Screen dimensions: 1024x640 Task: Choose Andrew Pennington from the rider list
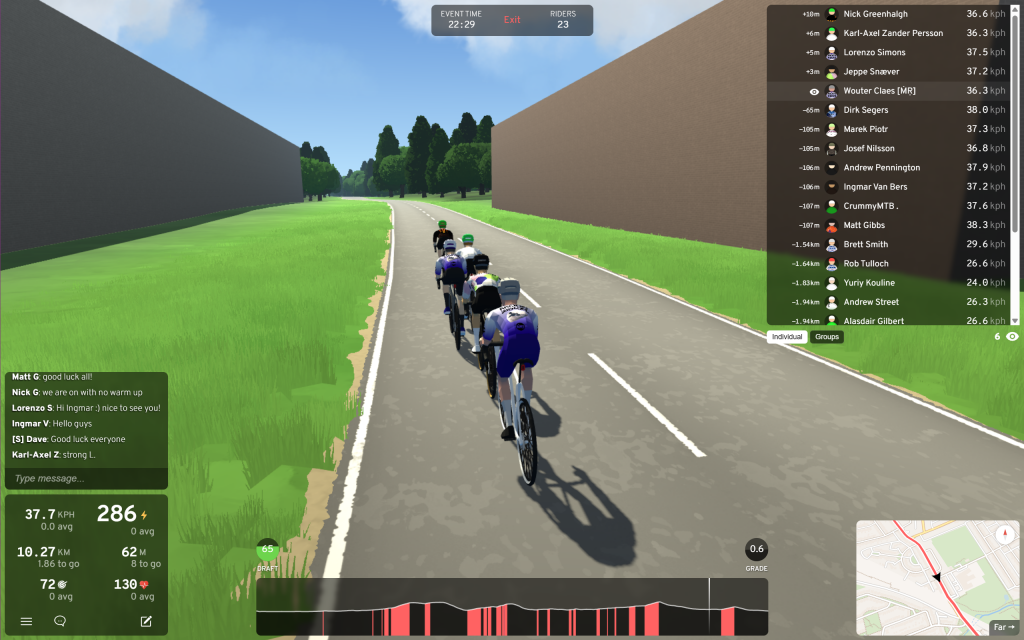[x=882, y=167]
